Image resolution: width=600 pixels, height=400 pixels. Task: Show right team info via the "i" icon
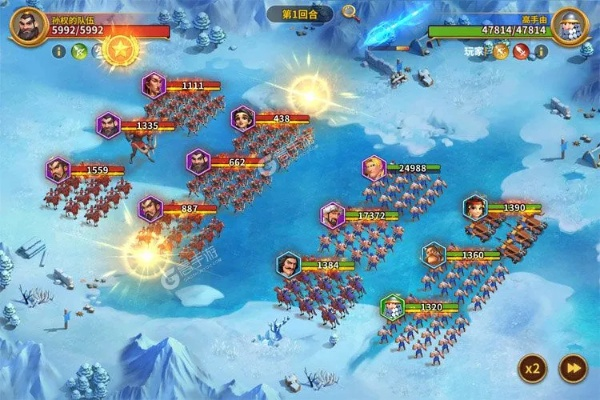coord(541,51)
